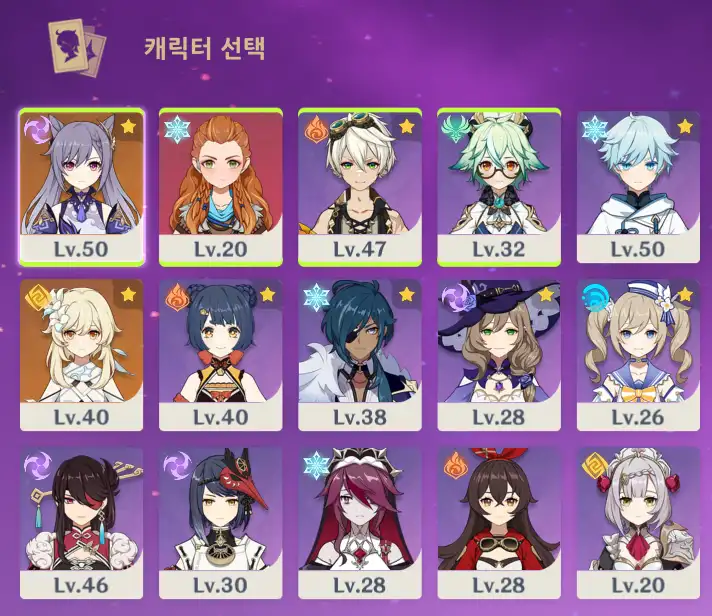Pick Rosaria, the Cryo Lv.28 character
The width and height of the screenshot is (712, 616).
(x=360, y=523)
